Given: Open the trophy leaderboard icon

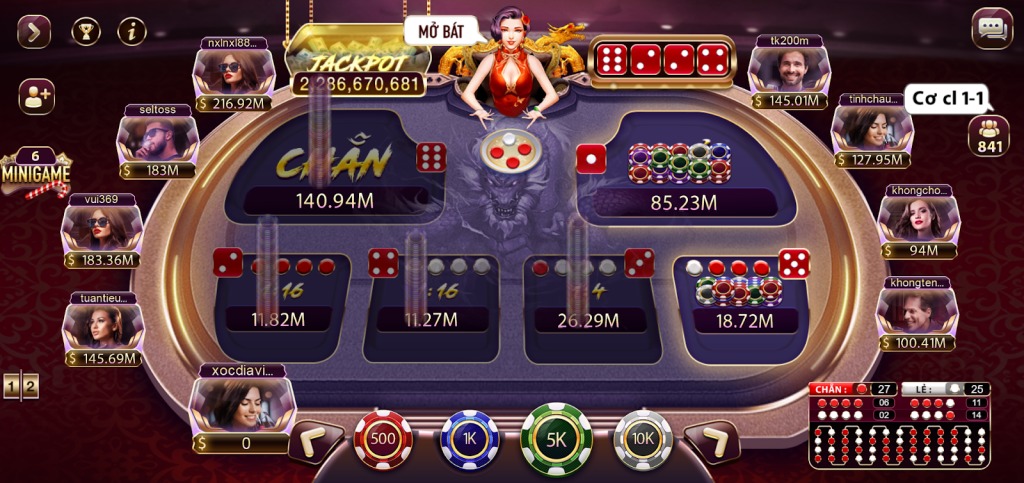Looking at the screenshot, I should click(86, 31).
